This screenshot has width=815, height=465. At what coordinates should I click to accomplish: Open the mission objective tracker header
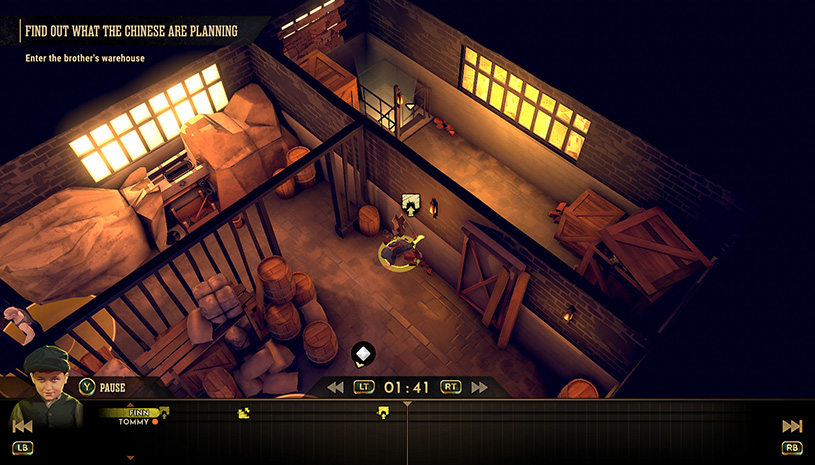132,31
